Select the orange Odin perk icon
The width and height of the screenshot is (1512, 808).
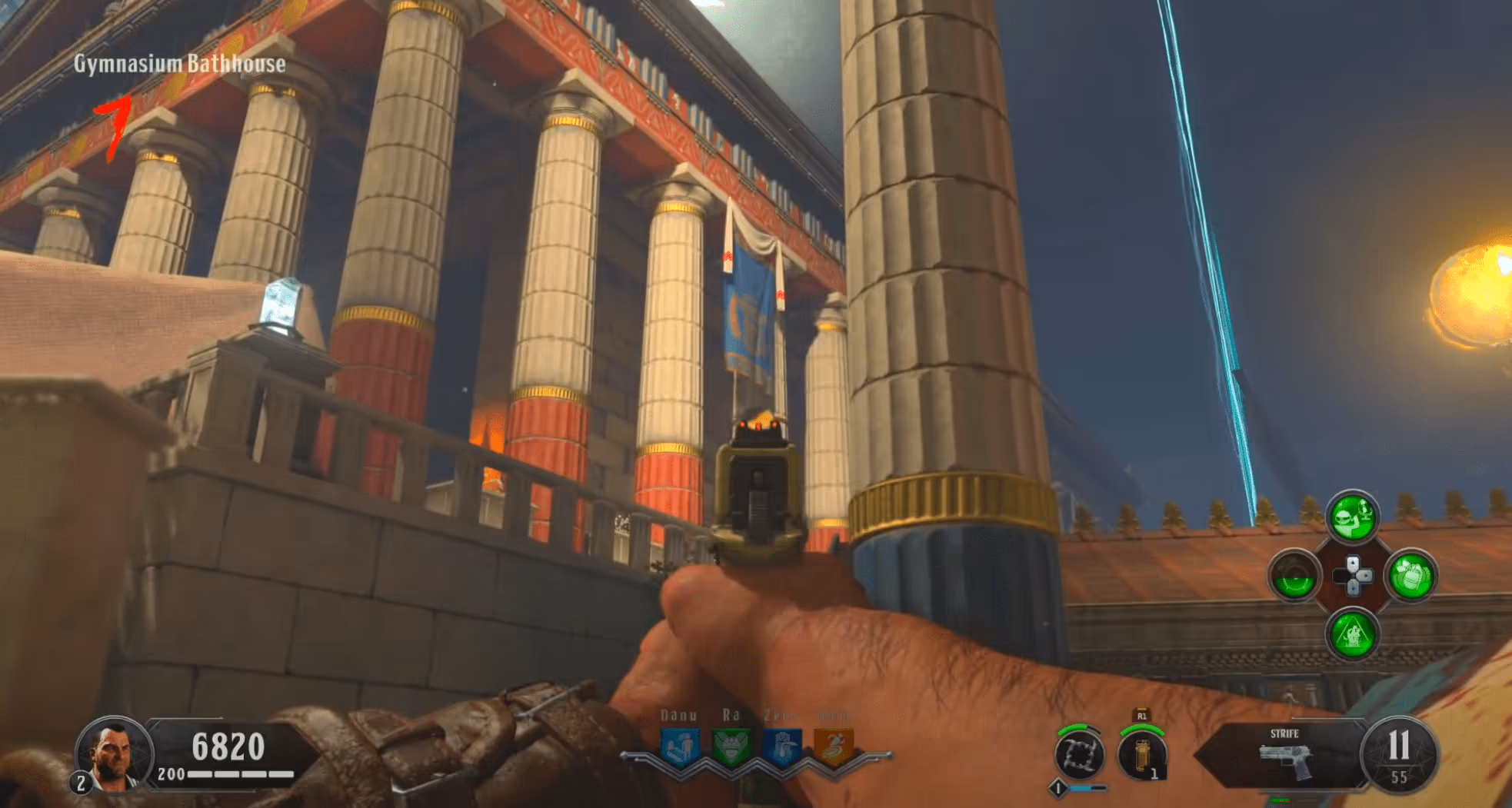click(833, 746)
